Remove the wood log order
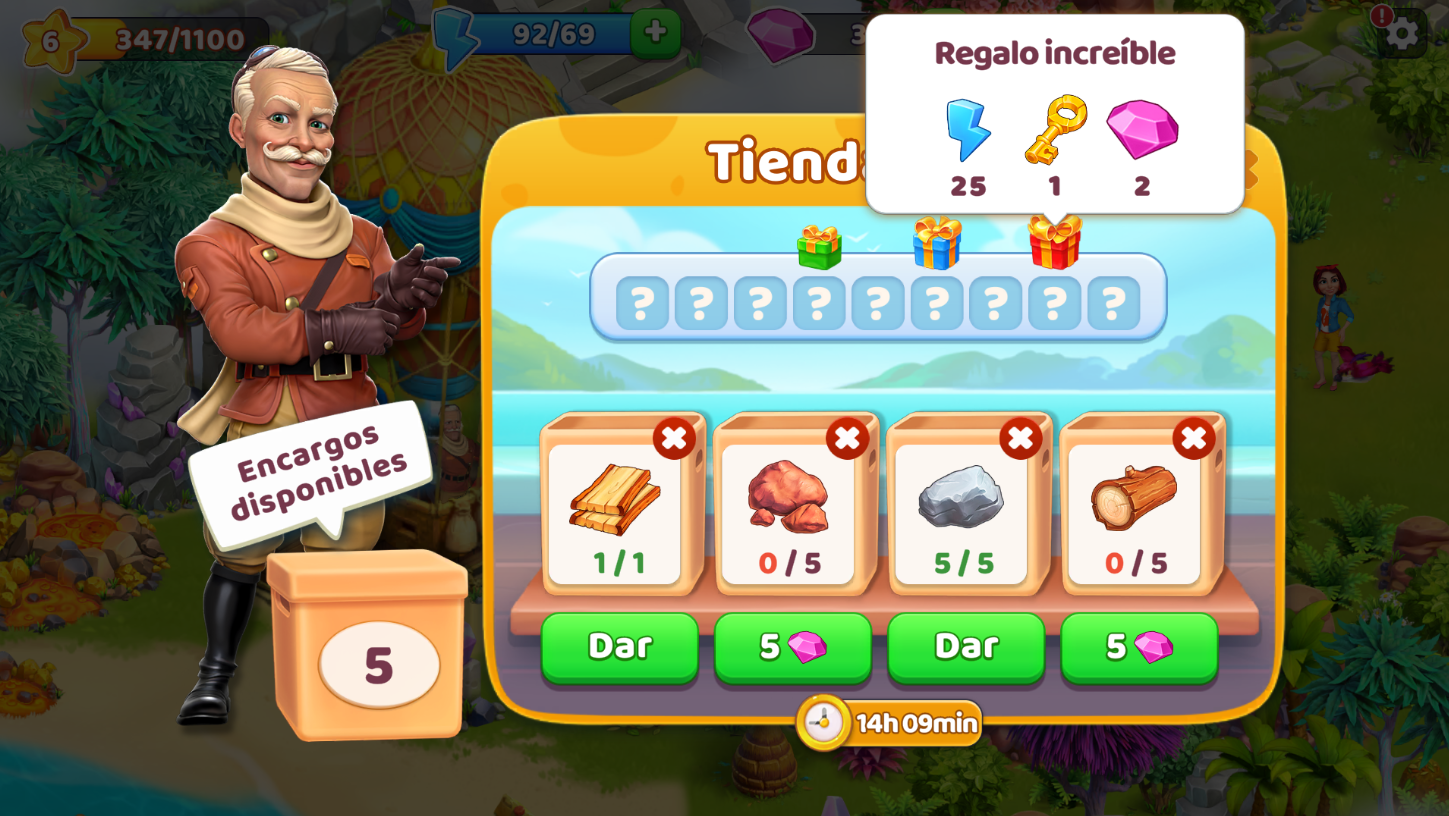Viewport: 1449px width, 816px height. tap(1193, 438)
